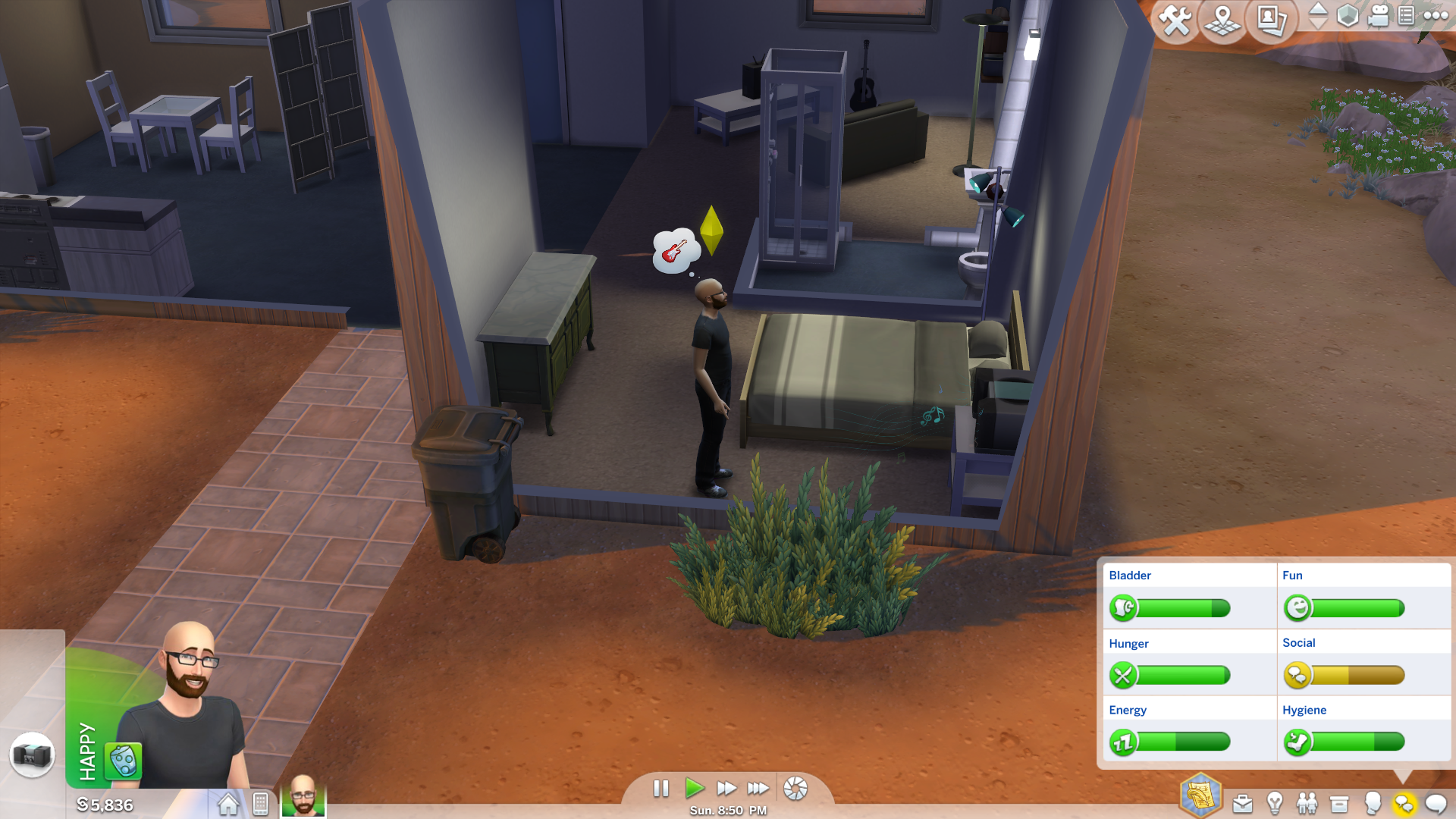Select the bald Sim's household portrait thumbnail
Viewport: 1456px width, 819px height.
tap(303, 795)
